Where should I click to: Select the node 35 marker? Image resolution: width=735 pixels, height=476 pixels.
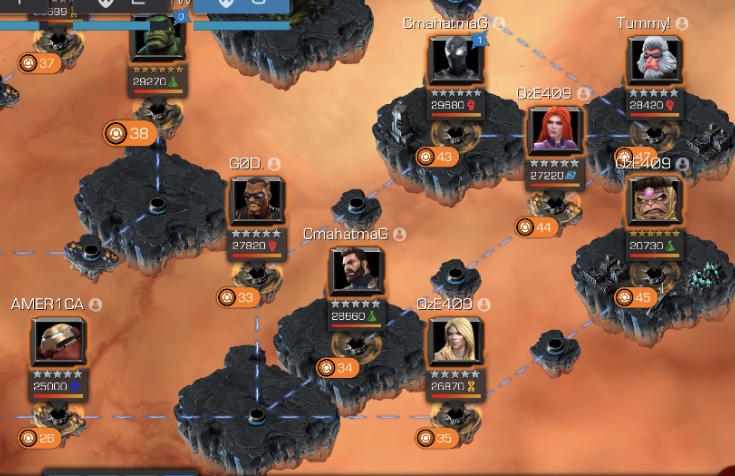[x=436, y=438]
